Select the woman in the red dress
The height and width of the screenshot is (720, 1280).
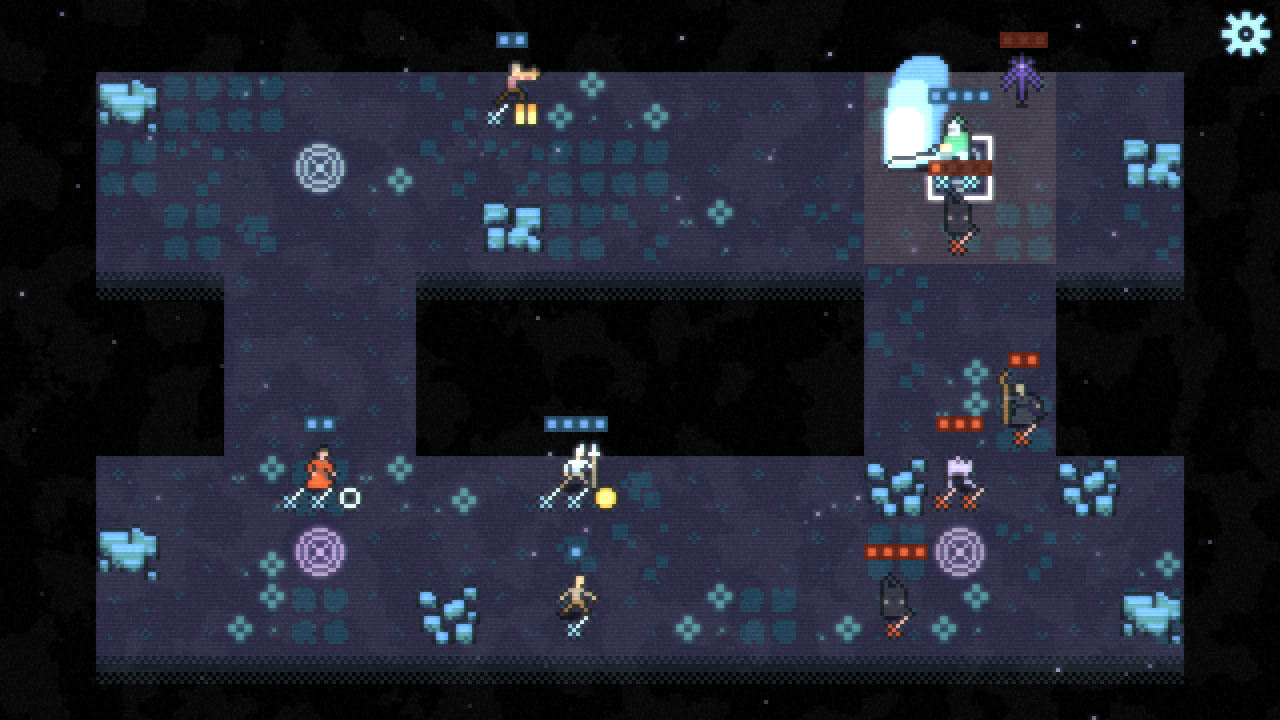coord(319,475)
